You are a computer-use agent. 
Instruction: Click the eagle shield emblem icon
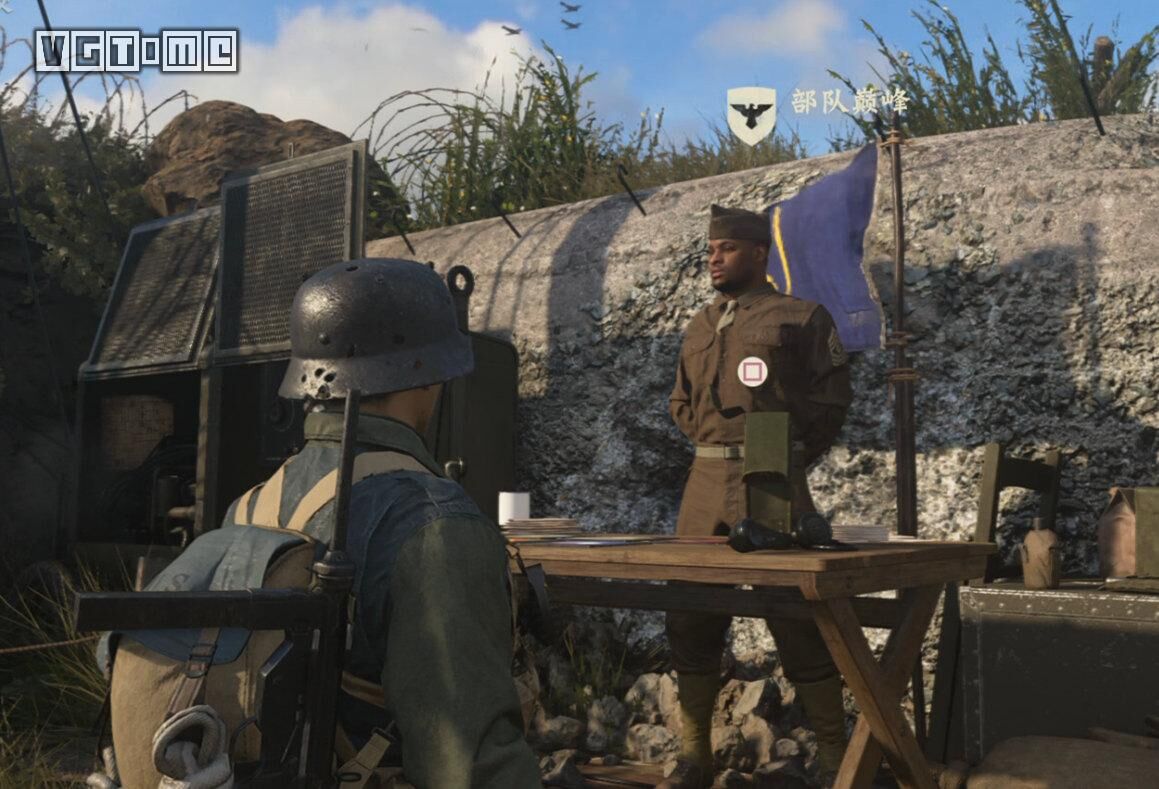(x=751, y=113)
